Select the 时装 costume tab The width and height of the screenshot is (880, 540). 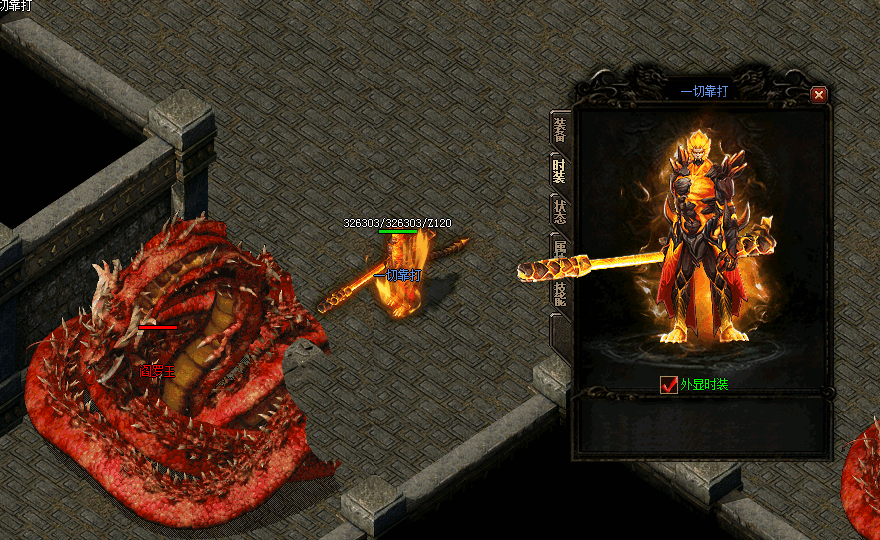click(560, 171)
